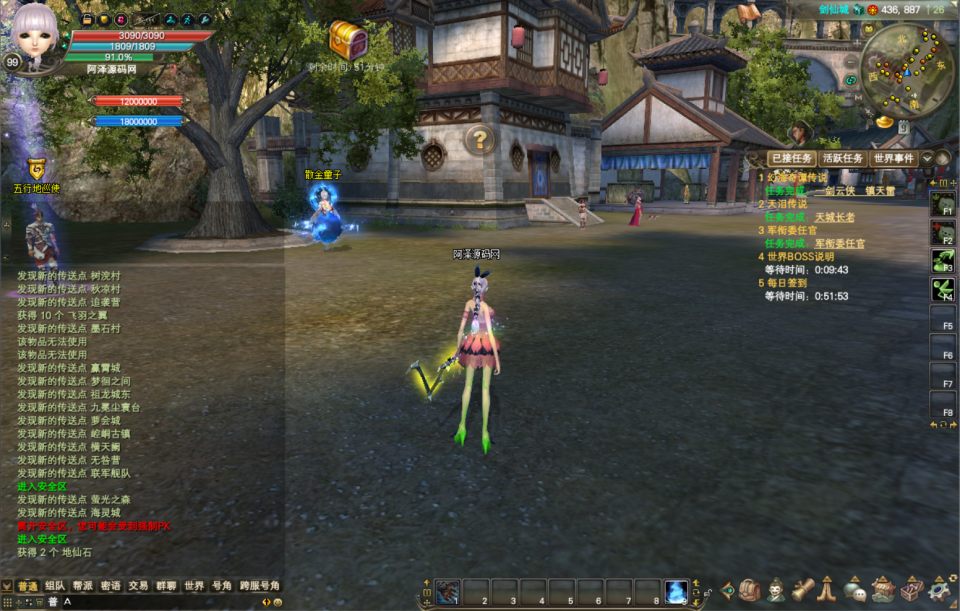Open the 世界事件 tab

[894, 159]
